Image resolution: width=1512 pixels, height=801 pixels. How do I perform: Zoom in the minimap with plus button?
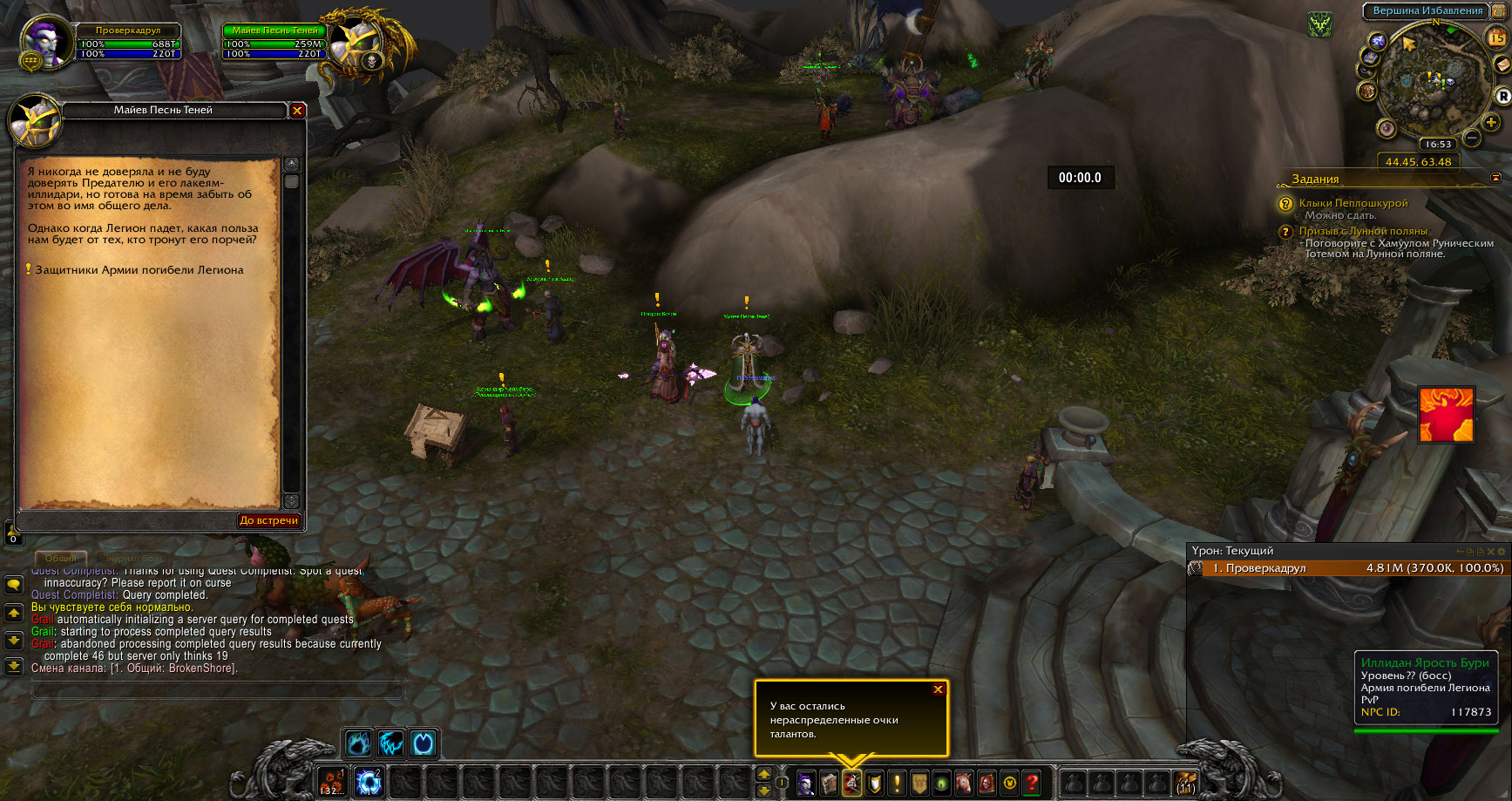[1491, 122]
